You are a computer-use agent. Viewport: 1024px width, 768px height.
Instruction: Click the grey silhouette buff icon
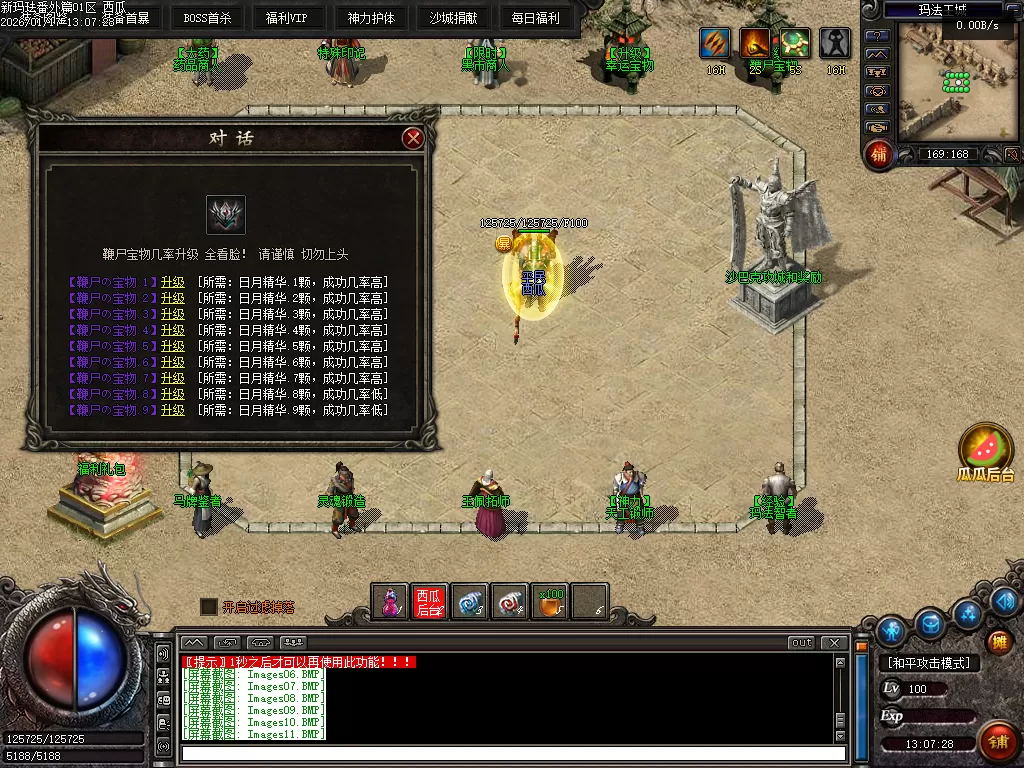835,43
